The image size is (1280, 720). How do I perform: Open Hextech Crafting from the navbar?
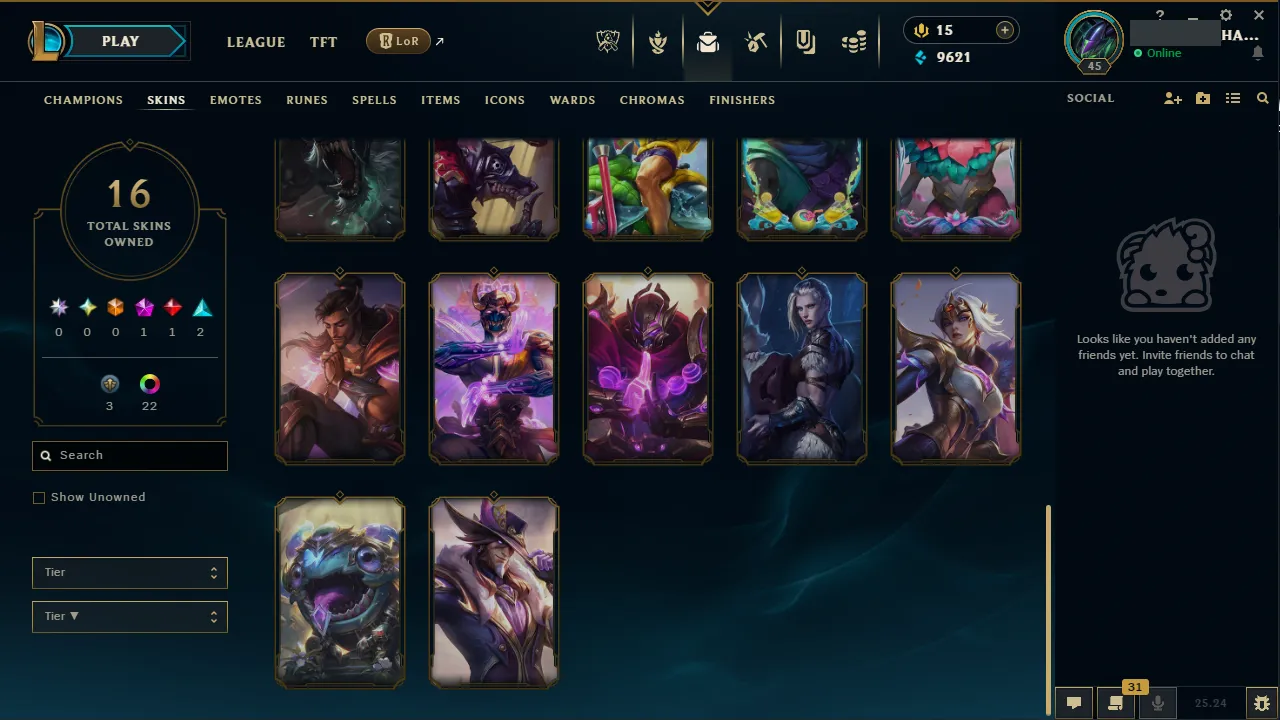tap(756, 41)
